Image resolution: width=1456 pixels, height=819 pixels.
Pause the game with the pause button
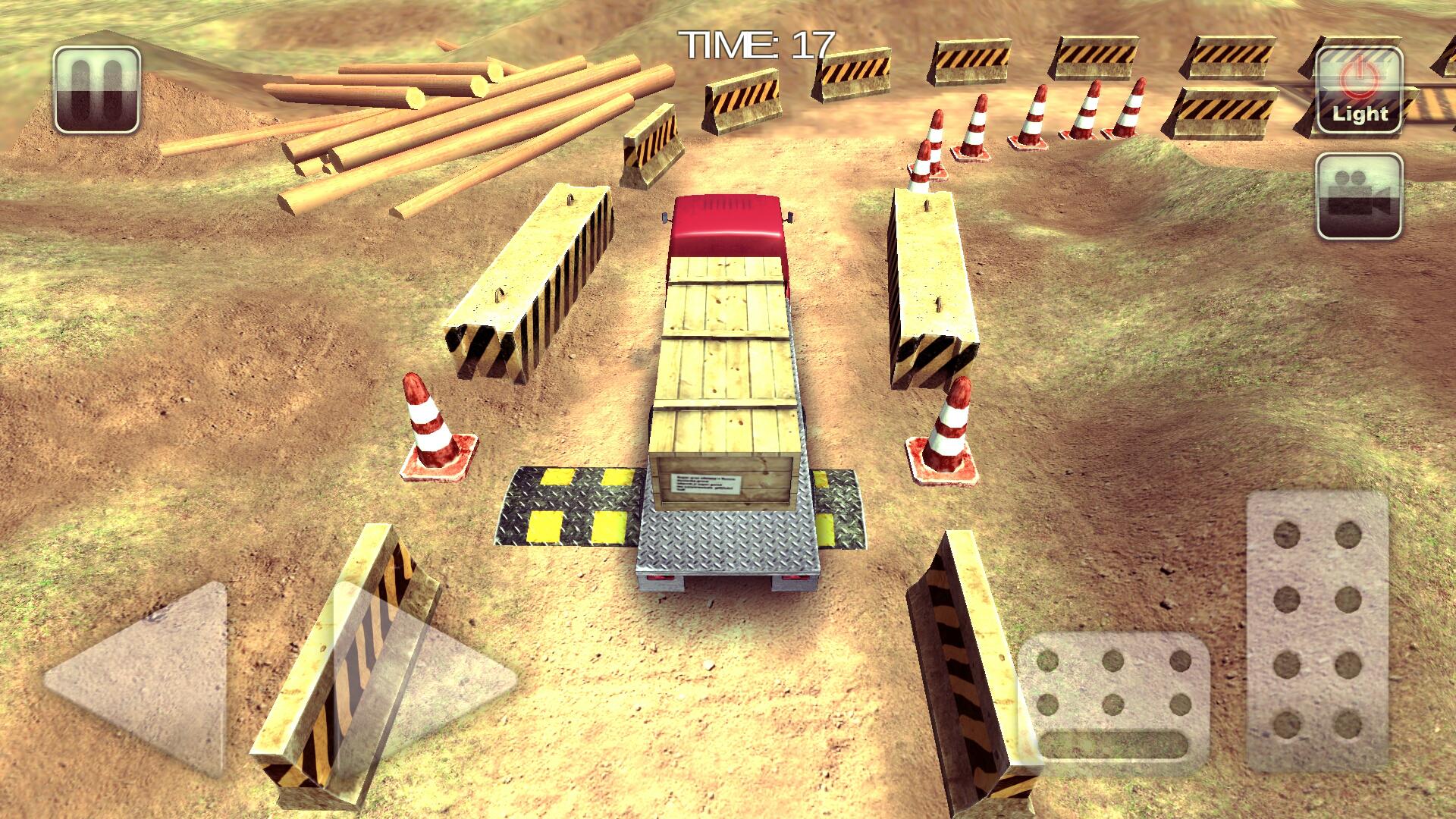97,89
